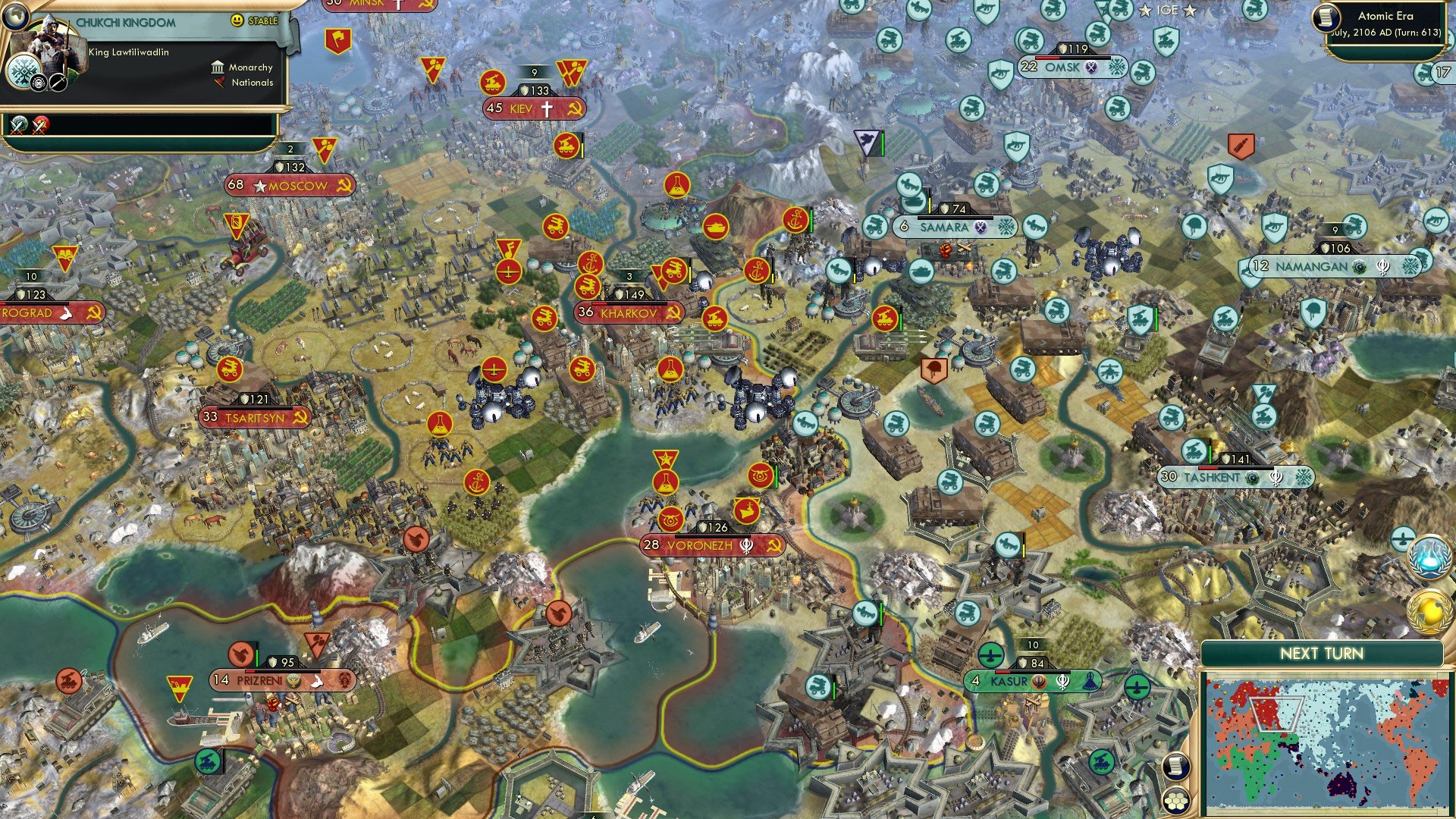This screenshot has width=1456, height=819.
Task: Switch to Strategic View with the hex icon
Action: coord(1177,802)
